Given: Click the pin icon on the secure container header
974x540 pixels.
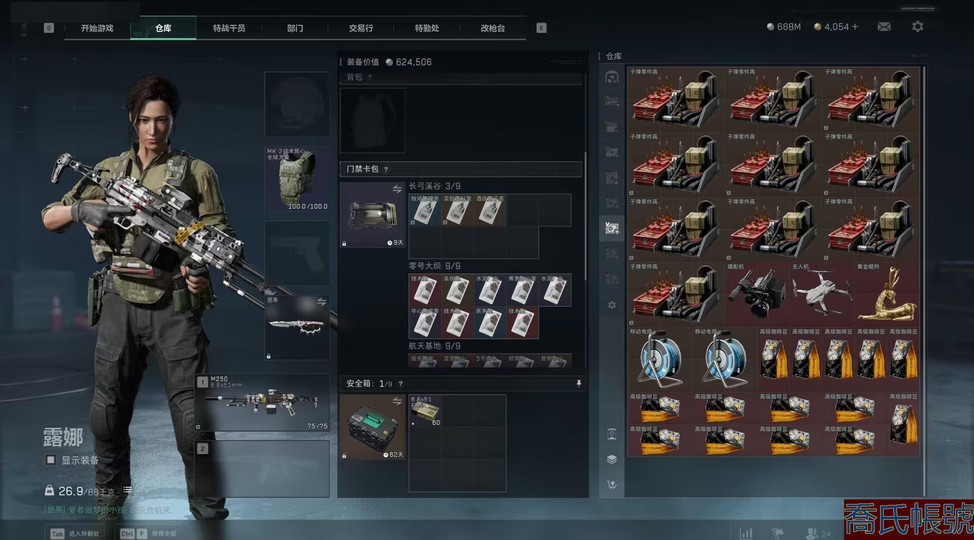Looking at the screenshot, I should pyautogui.click(x=578, y=383).
